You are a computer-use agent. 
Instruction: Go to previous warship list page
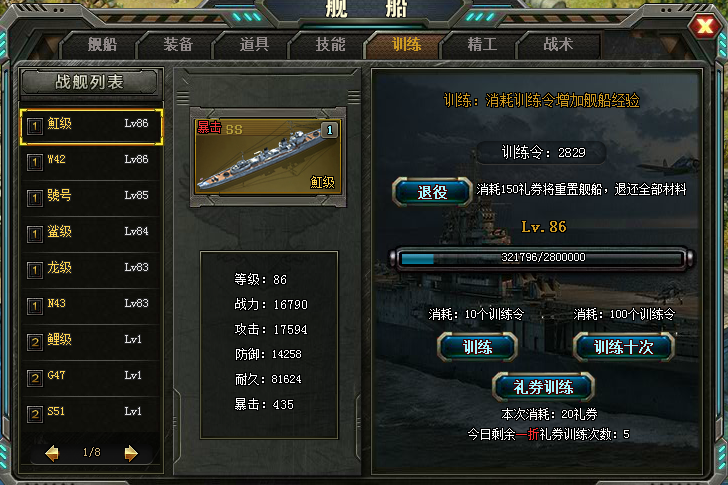52,453
